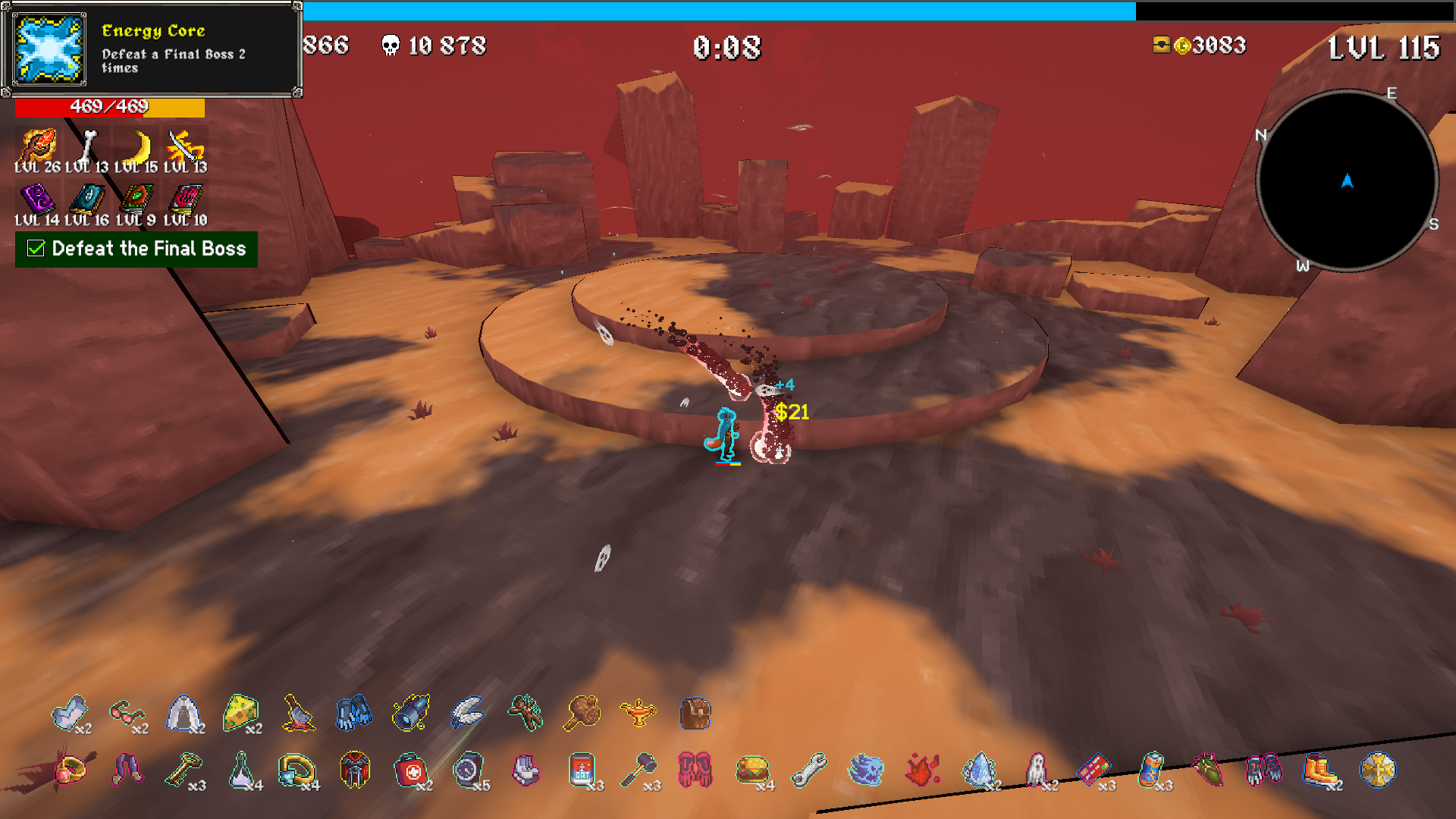The image size is (1456, 819).
Task: Open the purple tome icon
Action: (x=37, y=200)
